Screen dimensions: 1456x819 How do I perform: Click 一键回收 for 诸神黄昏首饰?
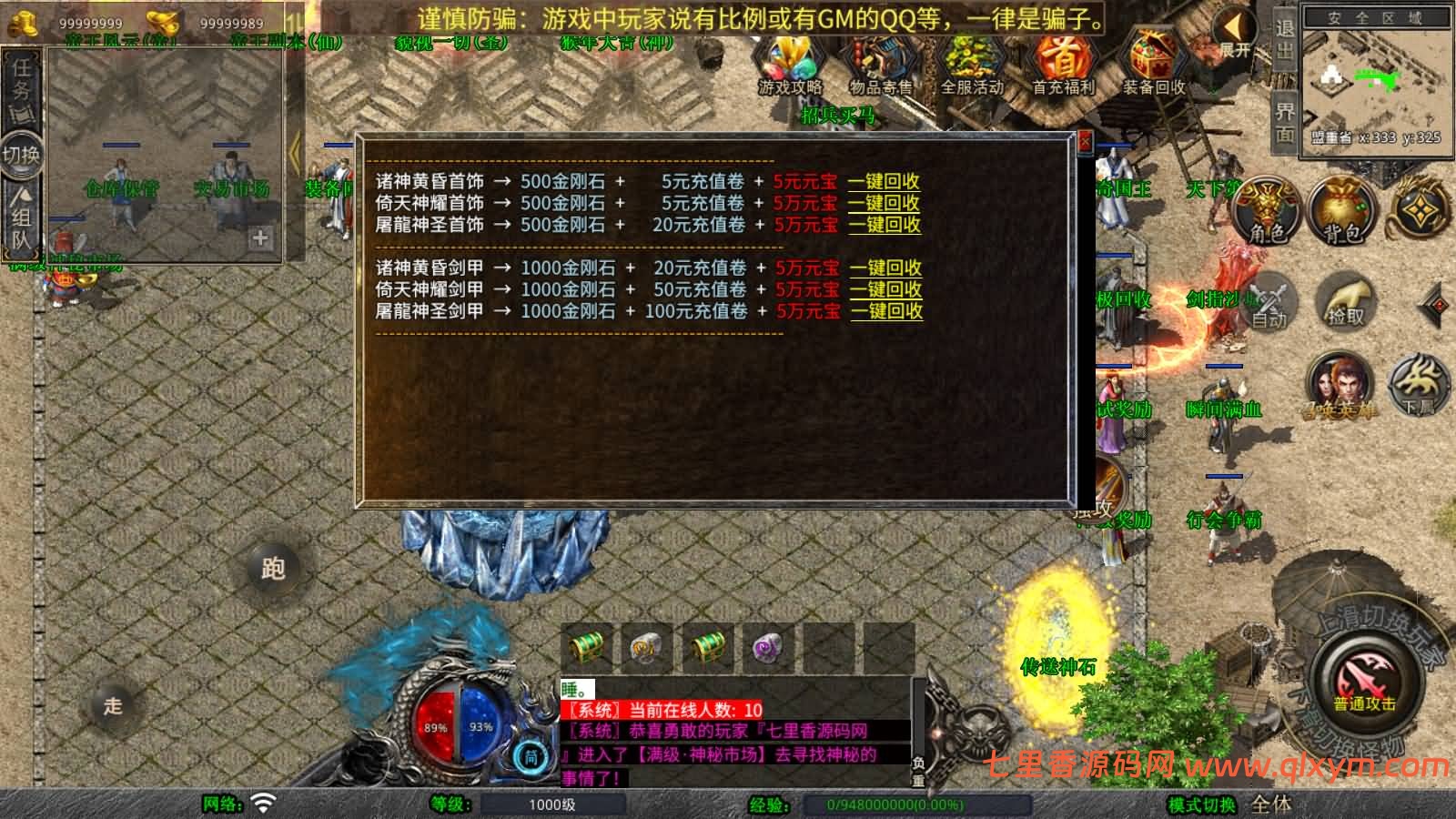point(885,182)
